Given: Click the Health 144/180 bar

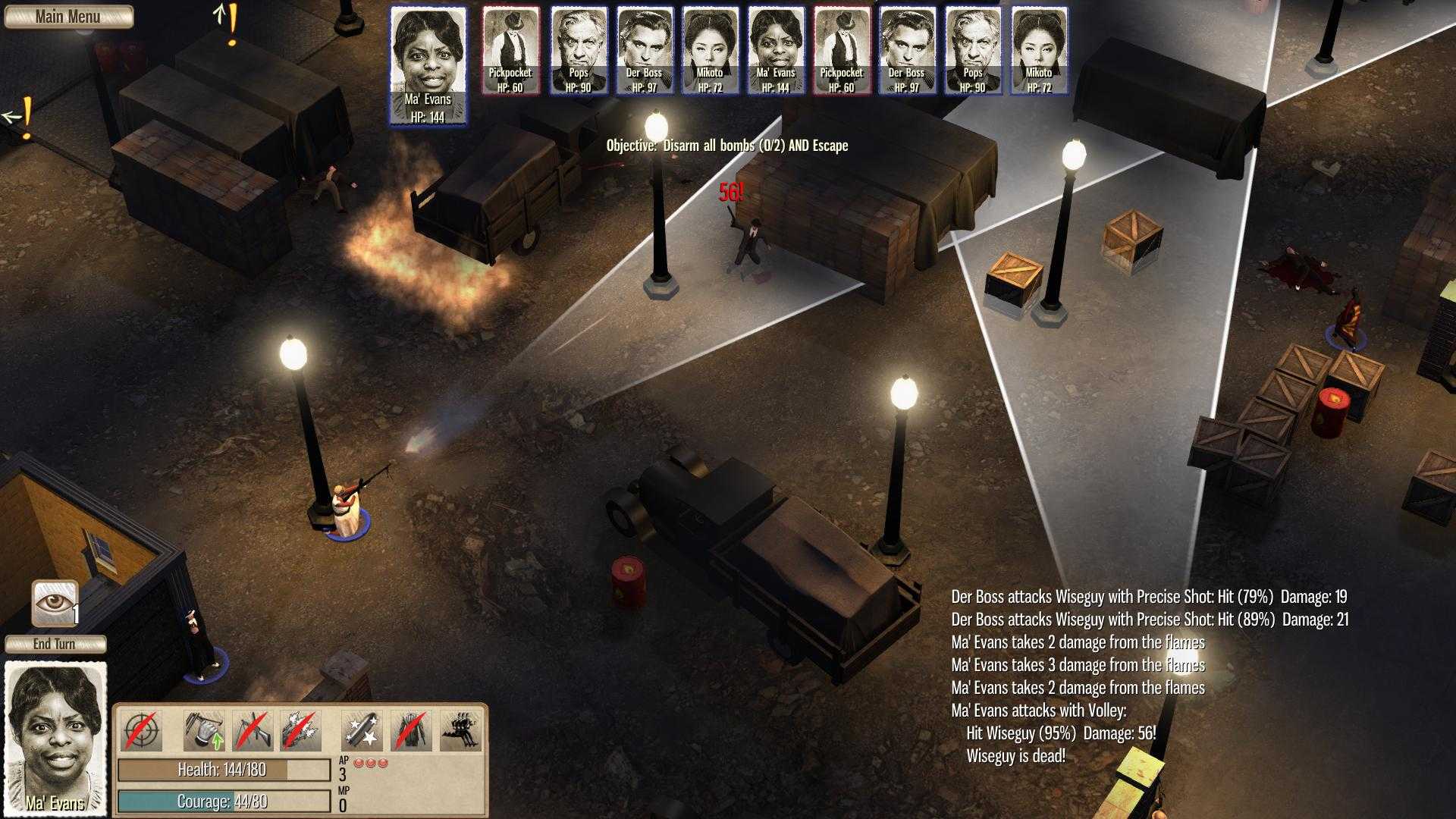Looking at the screenshot, I should coord(224,768).
